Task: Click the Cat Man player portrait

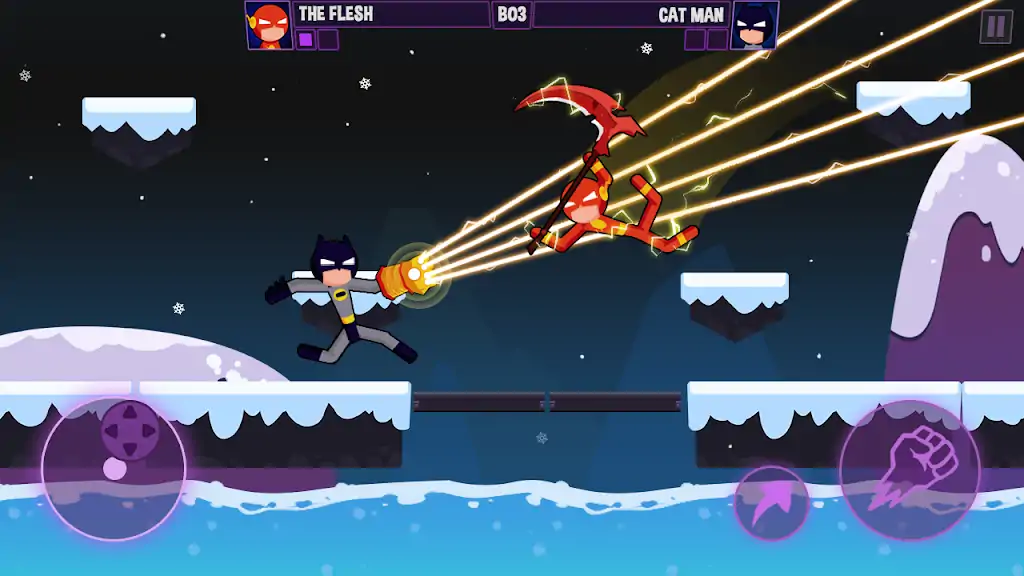Action: point(755,25)
